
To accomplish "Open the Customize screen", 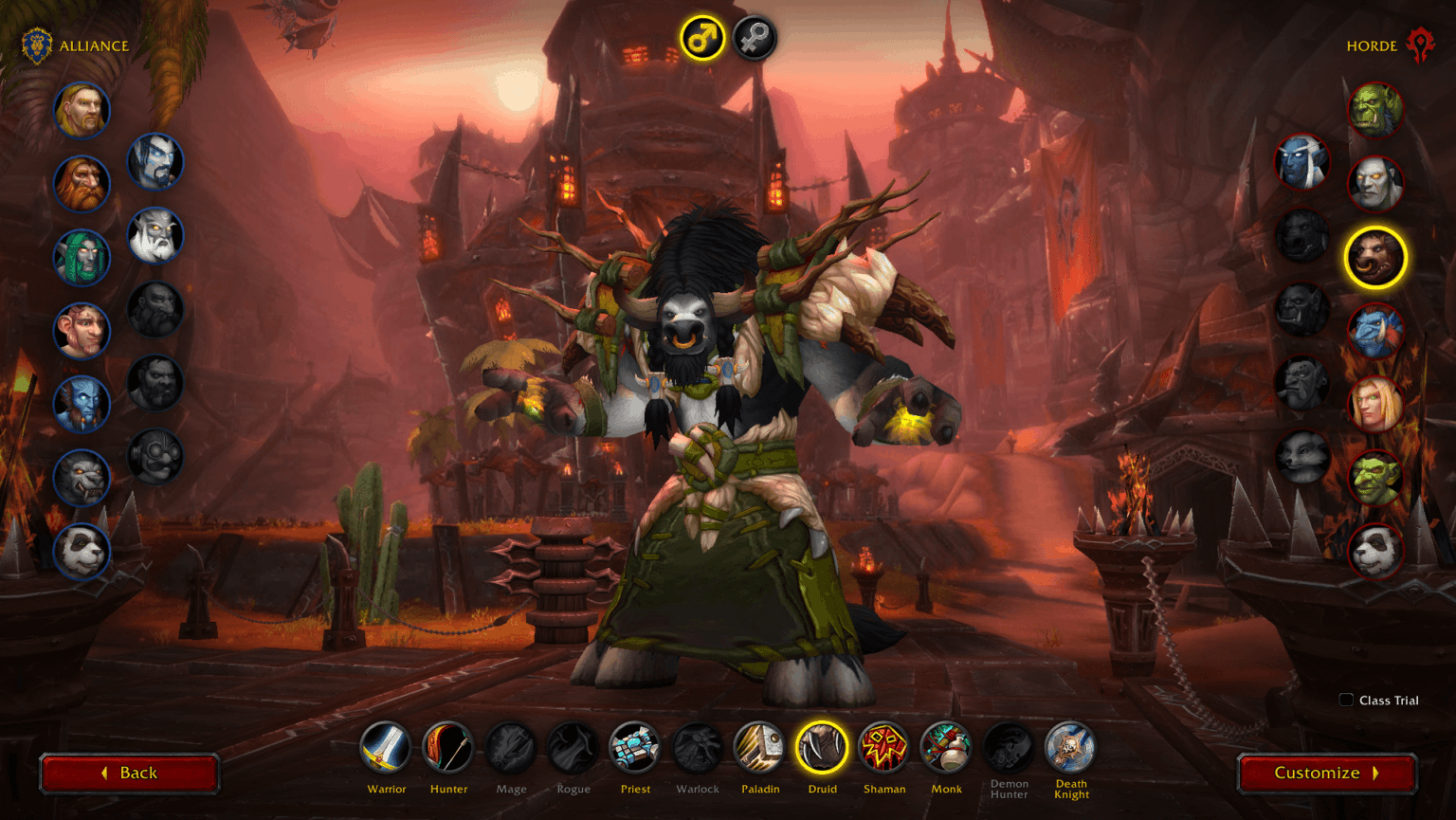I will click(1326, 772).
